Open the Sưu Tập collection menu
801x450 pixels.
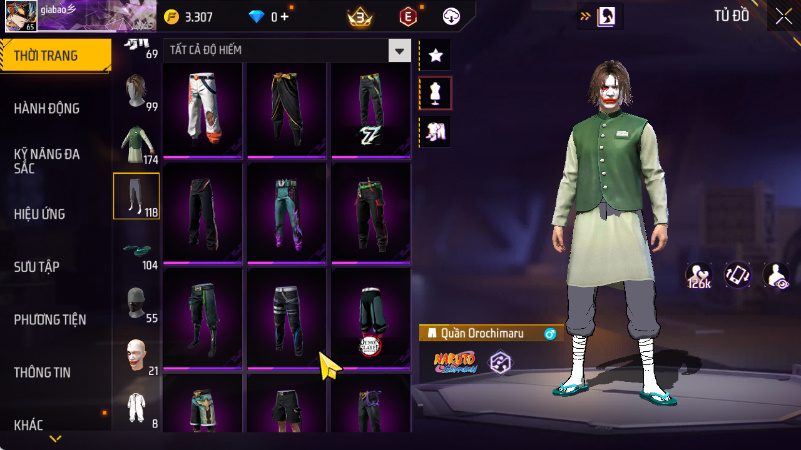coord(37,266)
